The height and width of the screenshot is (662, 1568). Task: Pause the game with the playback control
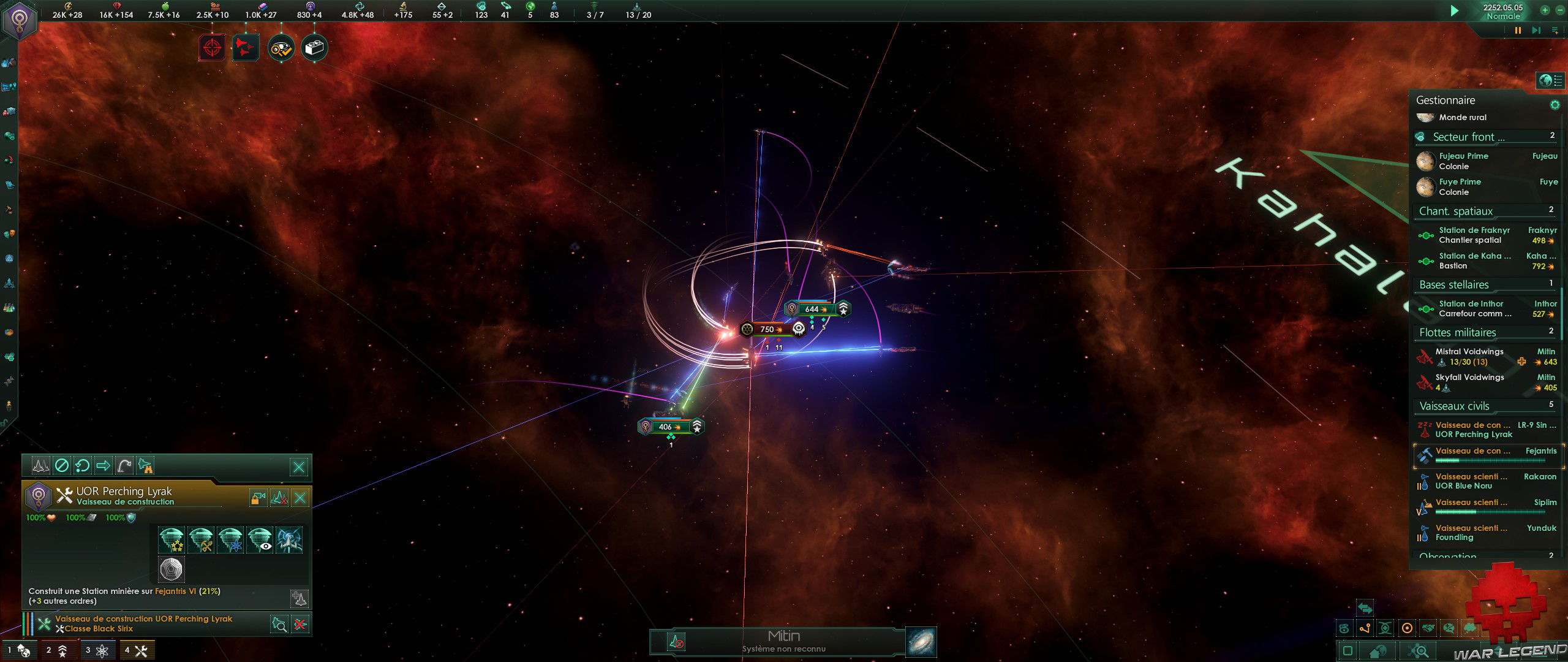pos(1518,29)
